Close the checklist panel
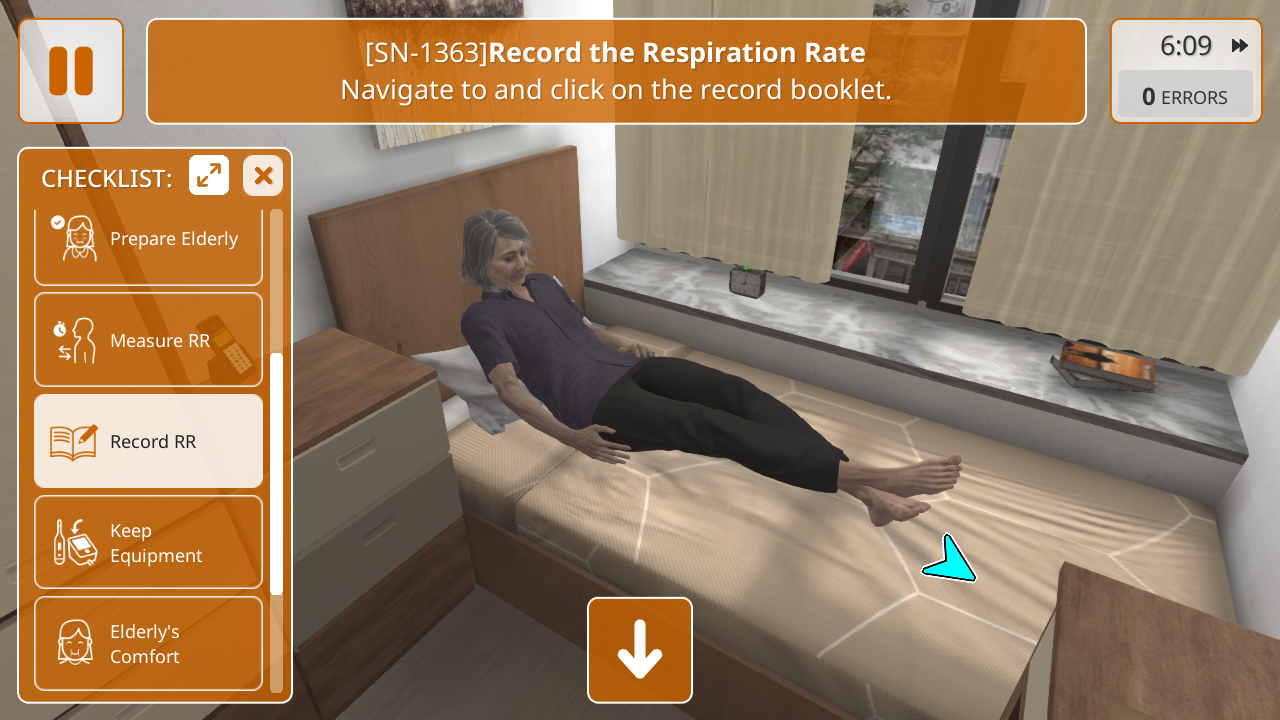The image size is (1280, 720). [263, 176]
